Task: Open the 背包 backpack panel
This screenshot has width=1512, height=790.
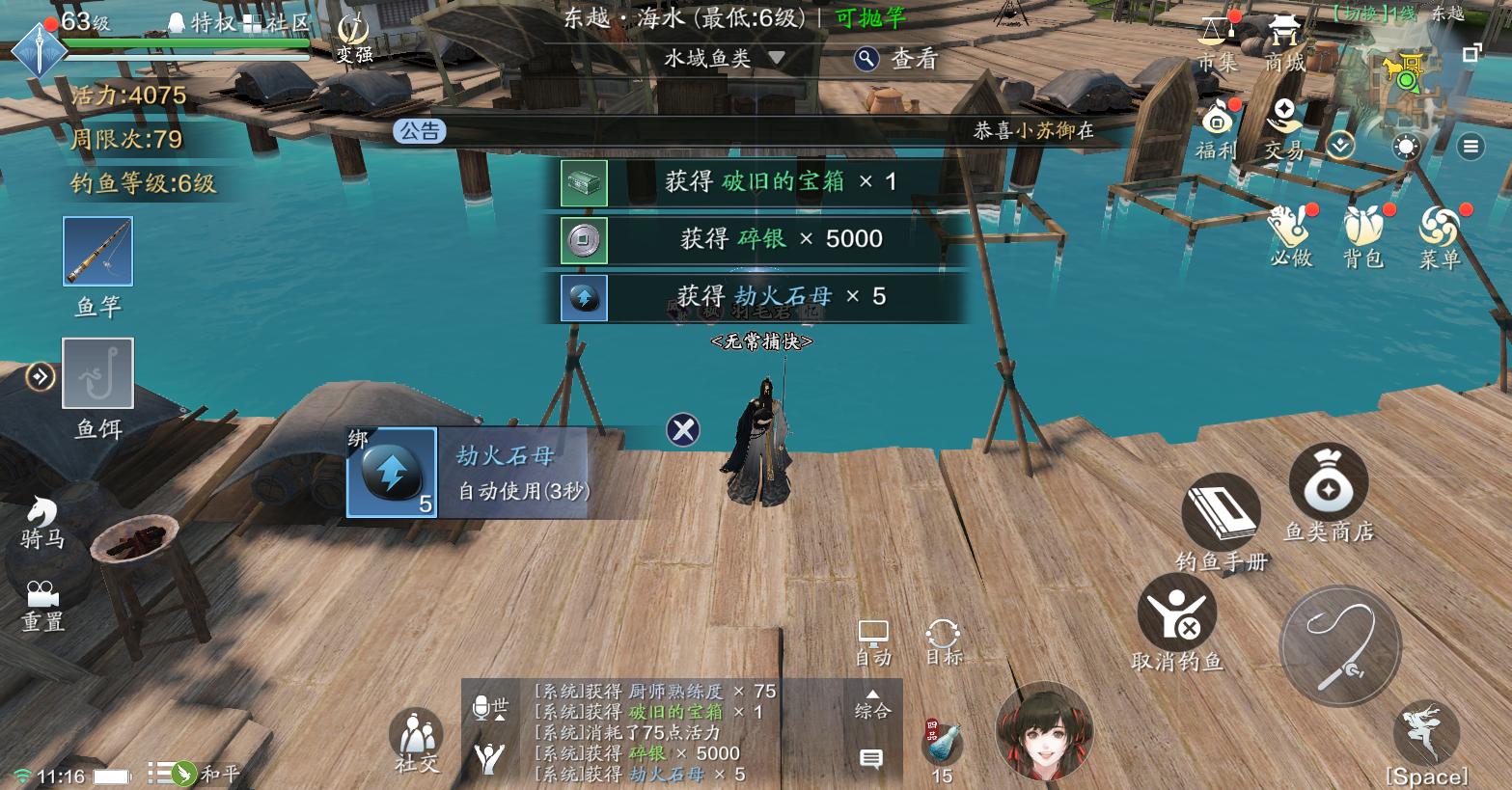Action: click(x=1361, y=232)
